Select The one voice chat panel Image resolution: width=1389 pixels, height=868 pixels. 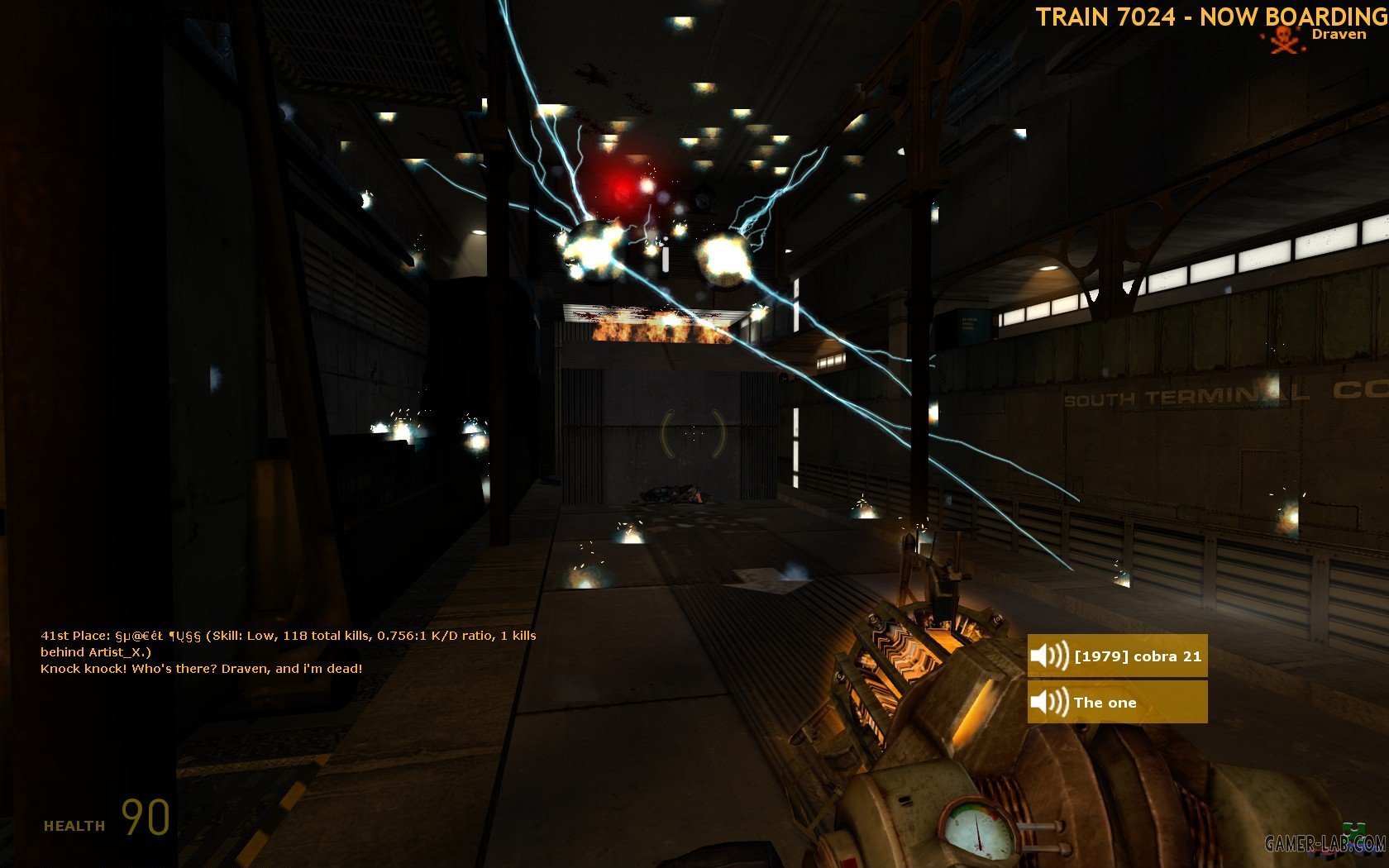point(1117,703)
